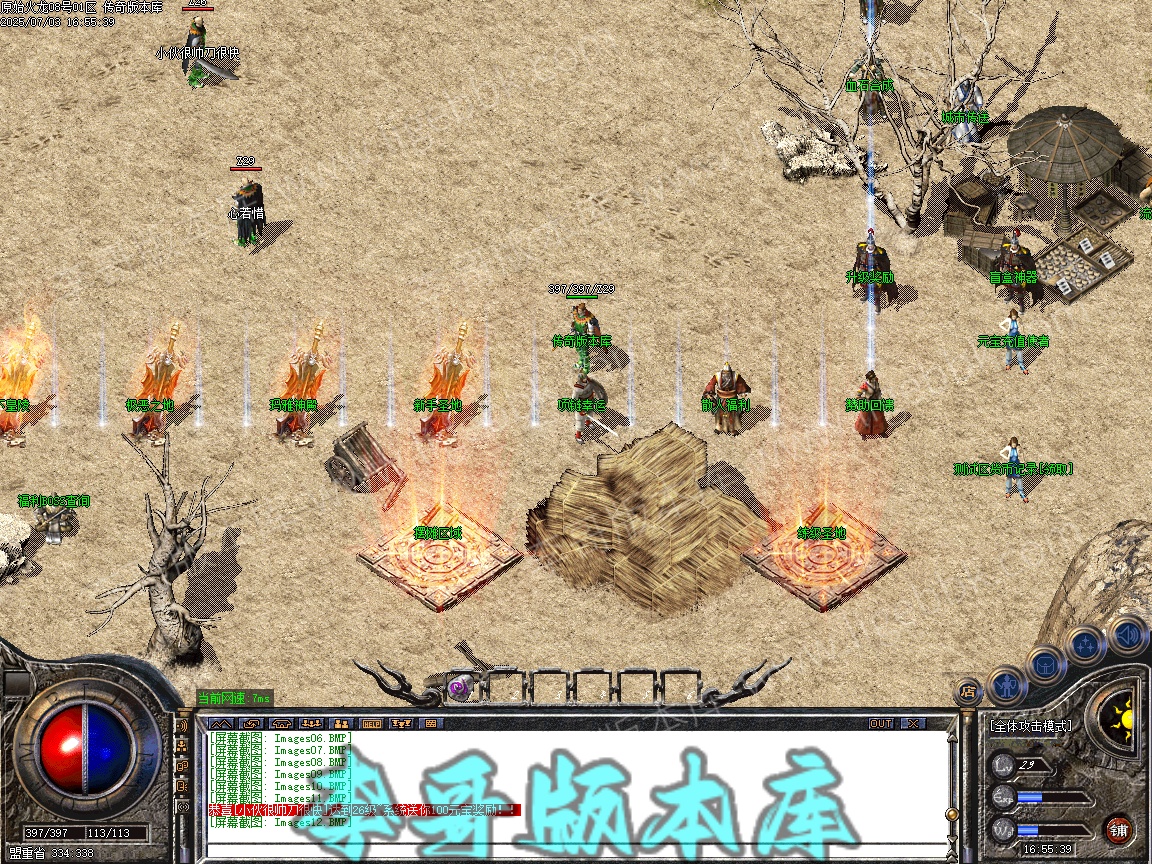The height and width of the screenshot is (864, 1152).
Task: Switch the attack mode label 全体攻击模式
Action: [x=1030, y=726]
